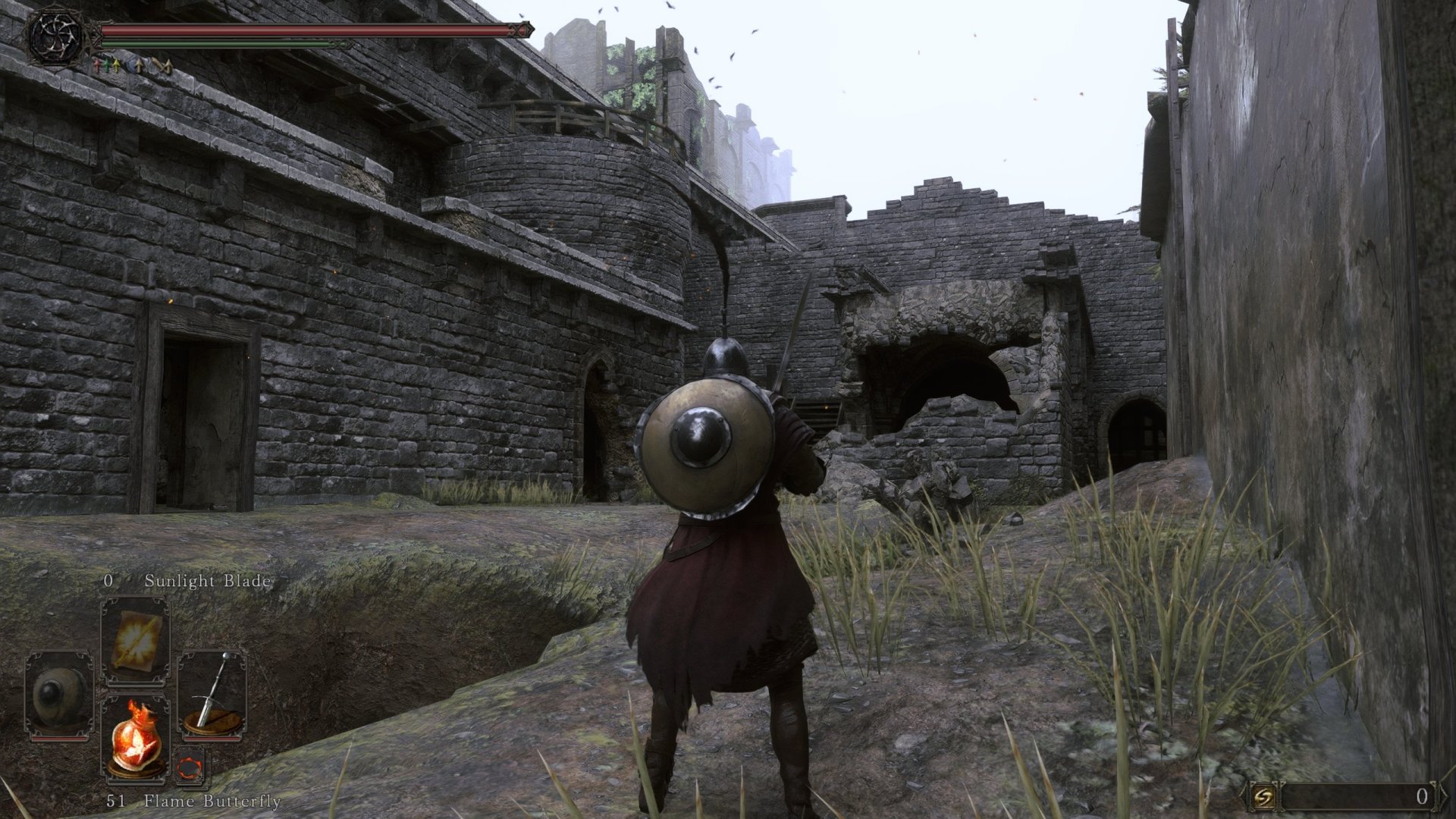Click the equipped sword icon in right-hand slot
1456x819 pixels.
coord(212,690)
